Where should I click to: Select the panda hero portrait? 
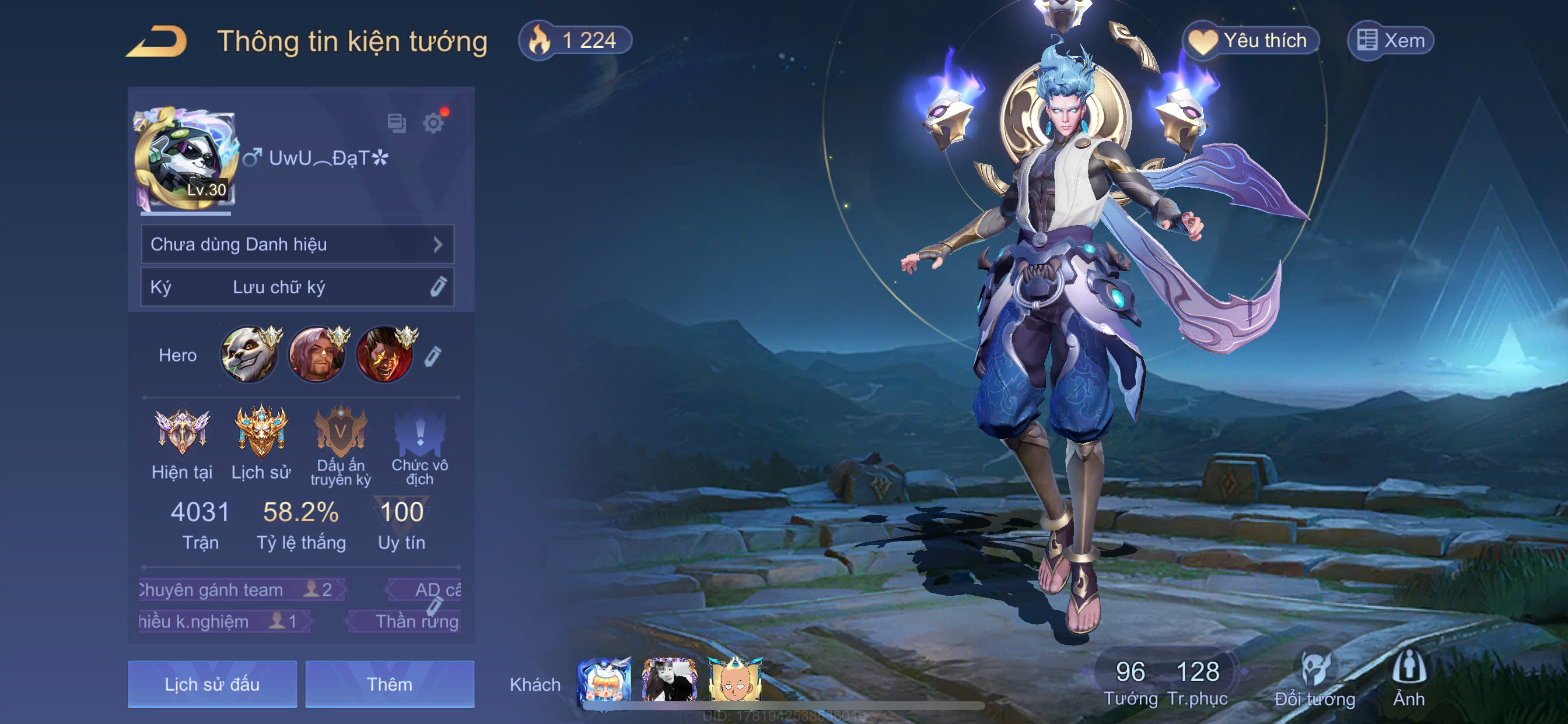click(249, 356)
